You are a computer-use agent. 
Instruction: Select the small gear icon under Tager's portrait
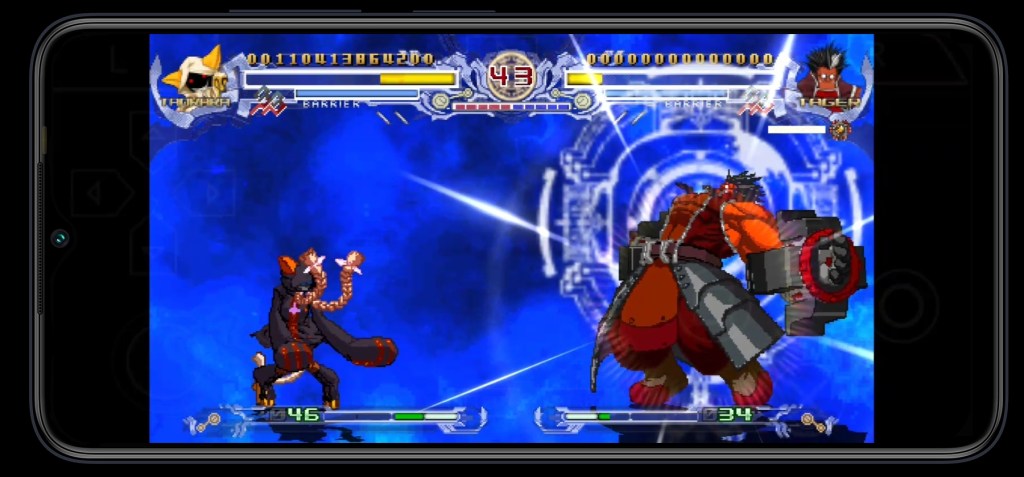[x=840, y=130]
